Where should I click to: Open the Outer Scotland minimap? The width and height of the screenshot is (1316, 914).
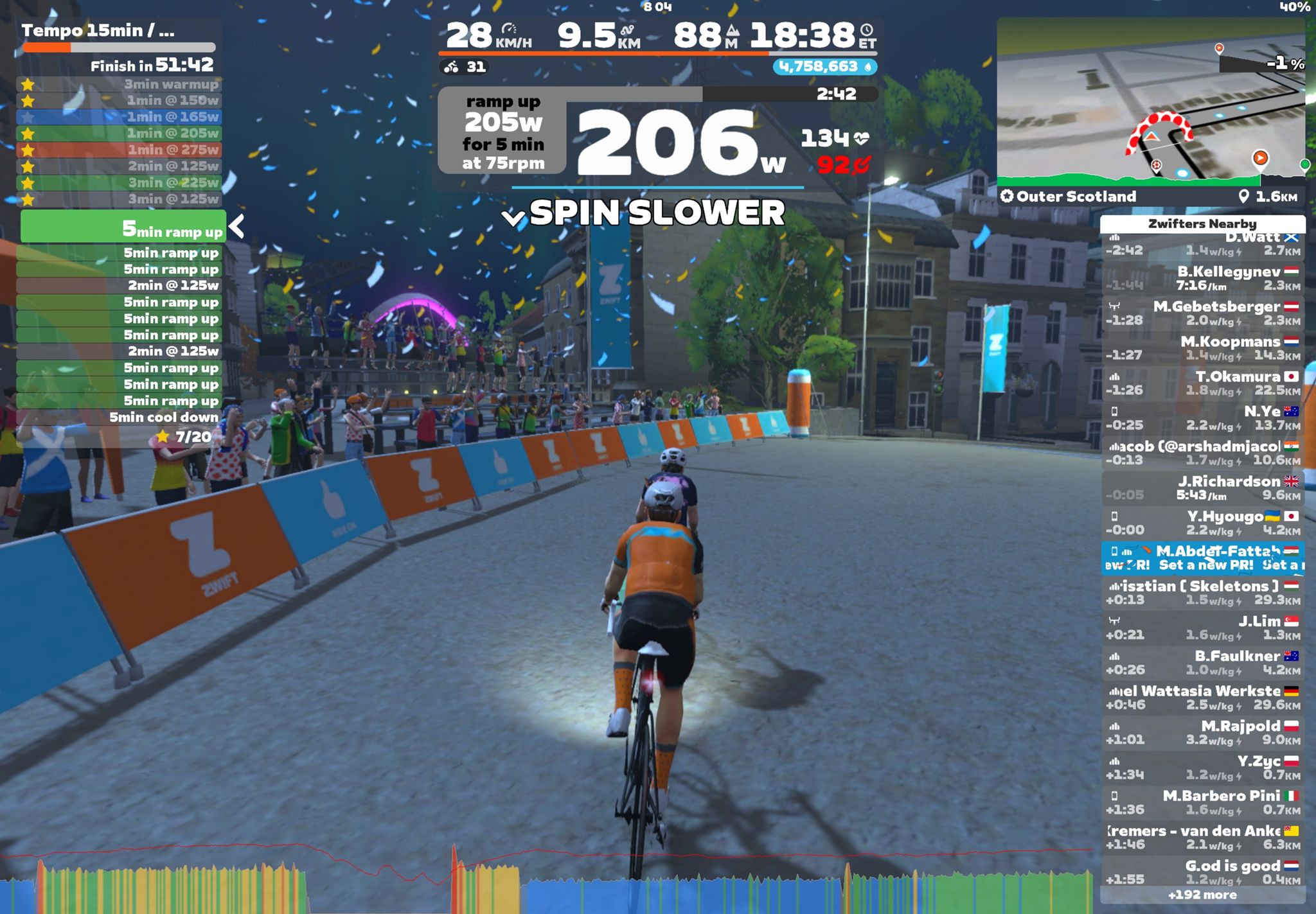tap(1150, 103)
